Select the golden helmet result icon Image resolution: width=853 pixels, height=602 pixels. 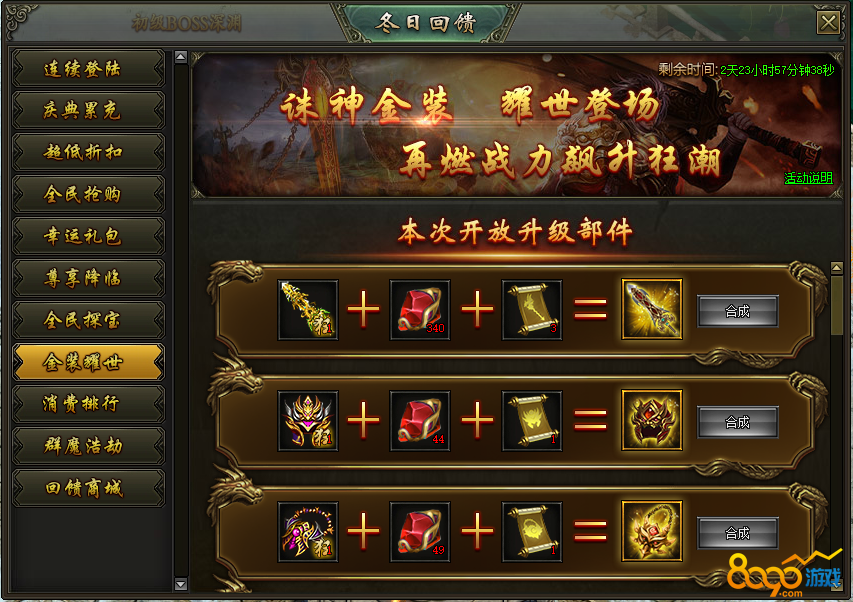pos(651,421)
